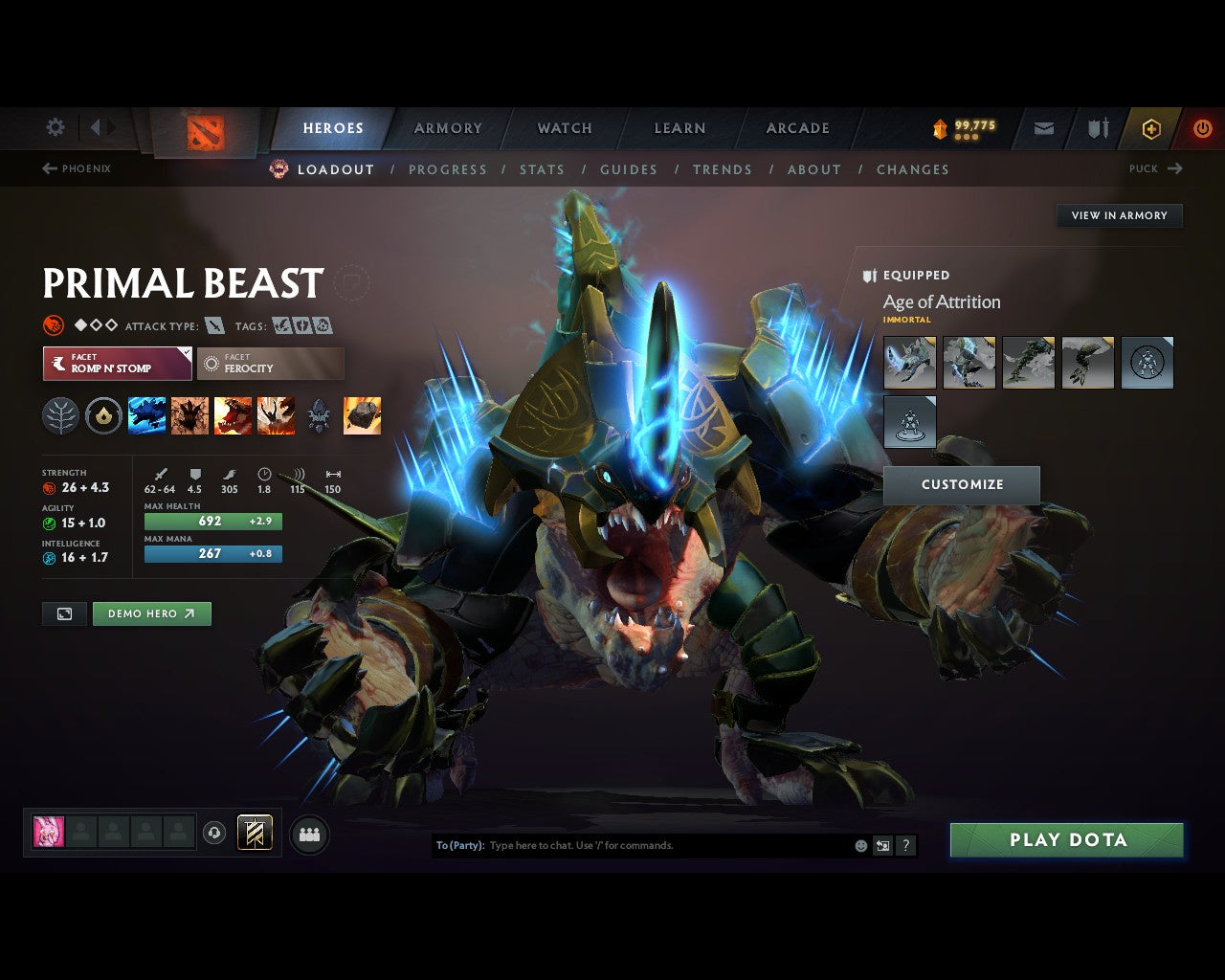This screenshot has width=1225, height=980.
Task: Open the friends list icon
Action: [308, 833]
